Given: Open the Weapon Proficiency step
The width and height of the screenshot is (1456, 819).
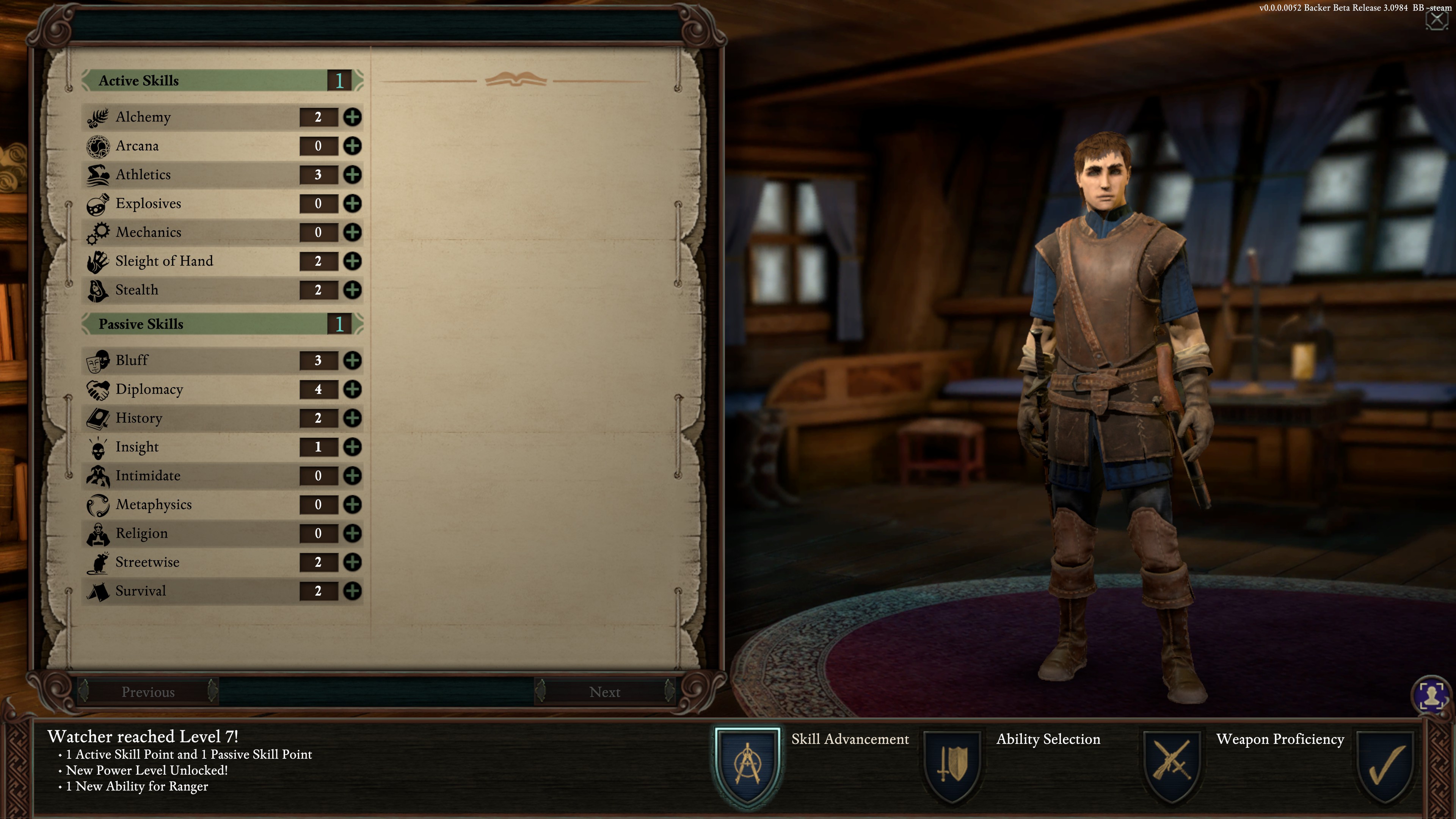Looking at the screenshot, I should [x=1172, y=766].
